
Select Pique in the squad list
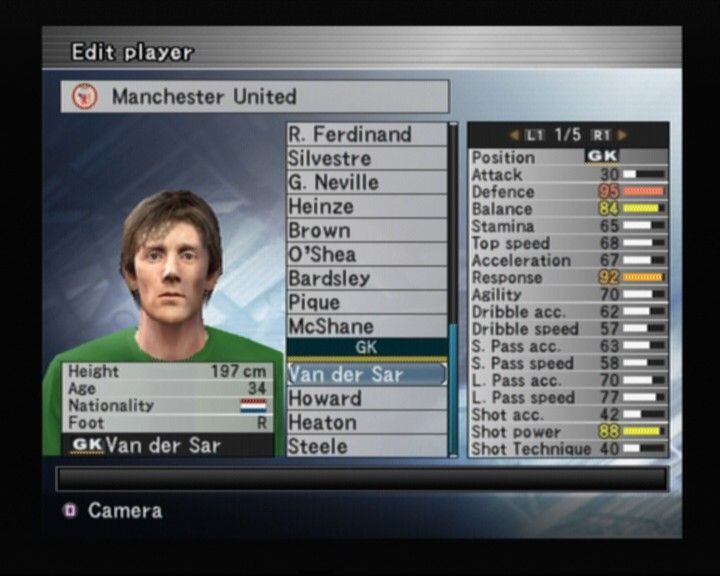[x=365, y=302]
